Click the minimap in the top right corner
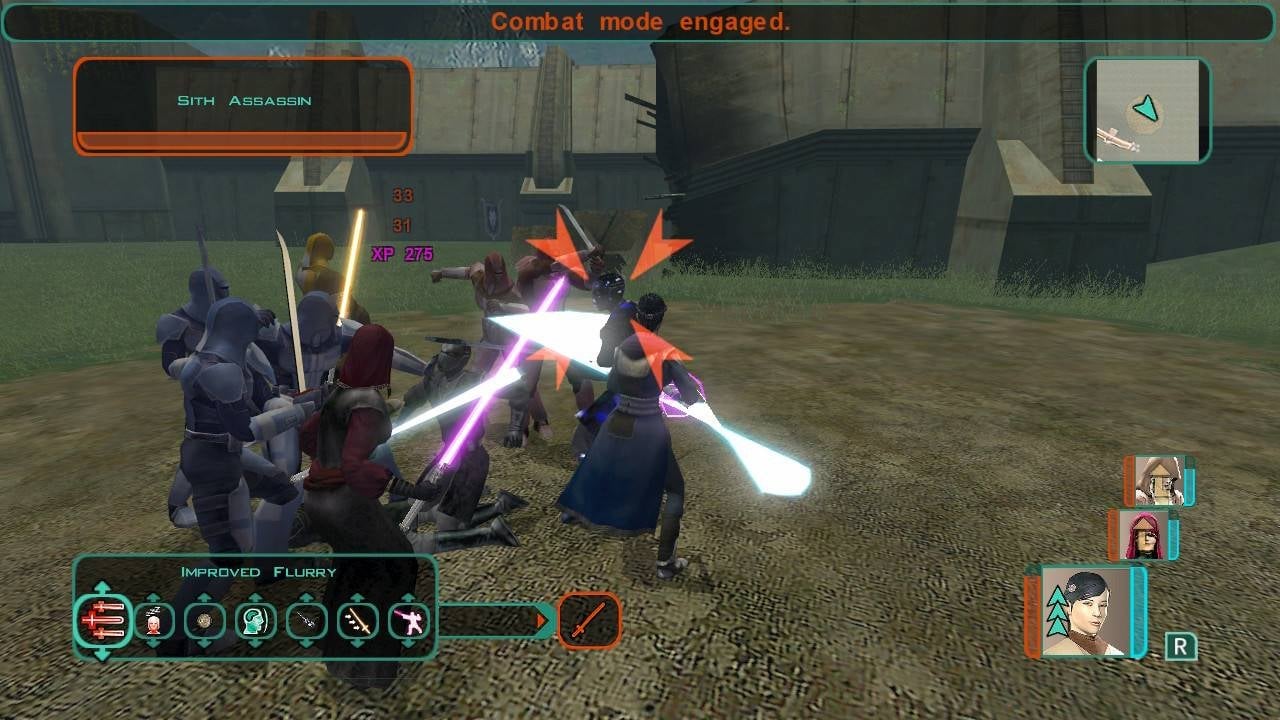This screenshot has width=1280, height=720. pyautogui.click(x=1147, y=111)
